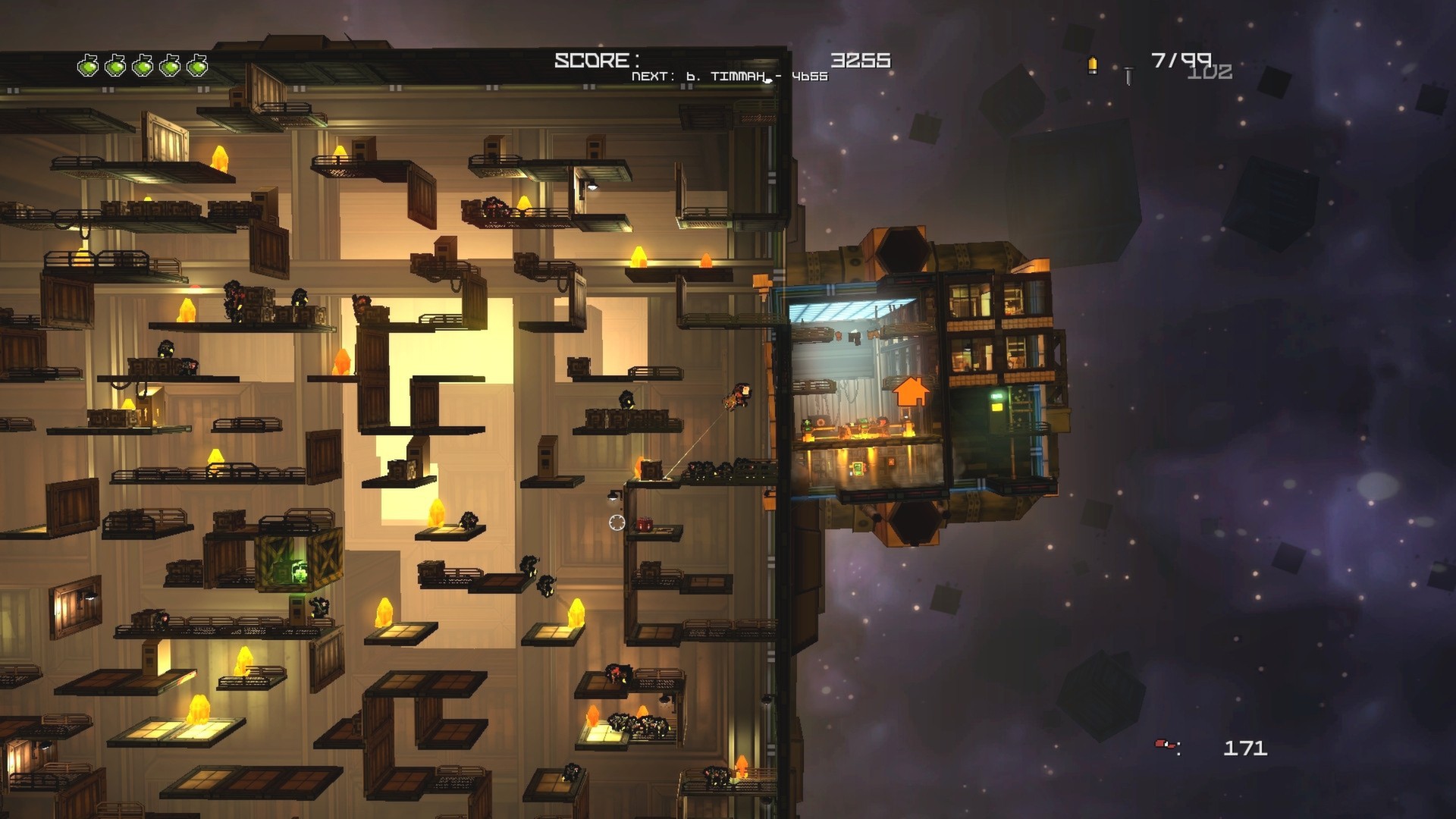
Task: Click the crosshair reticle below the player
Action: click(x=617, y=522)
